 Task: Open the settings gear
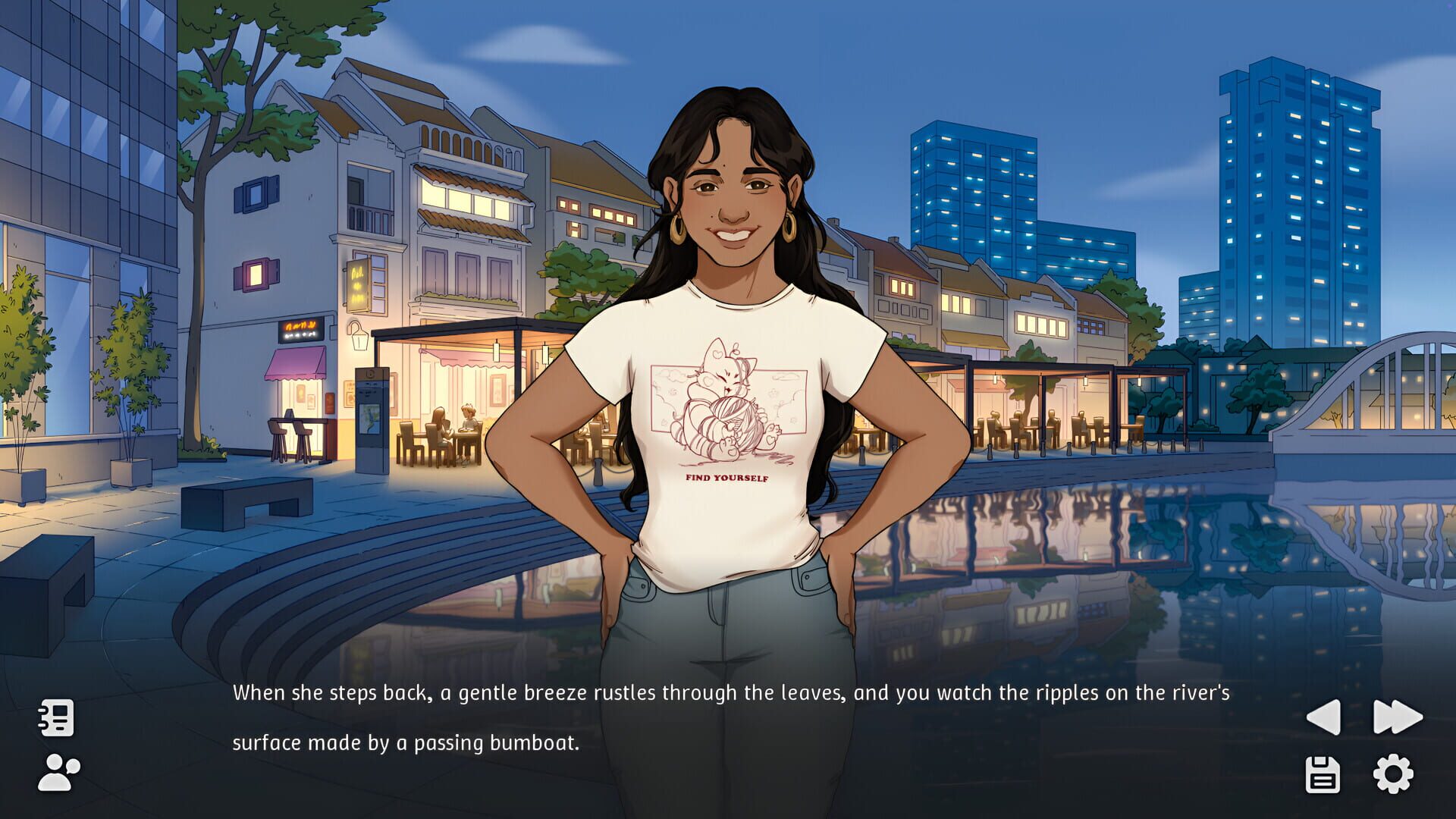pos(1394,775)
